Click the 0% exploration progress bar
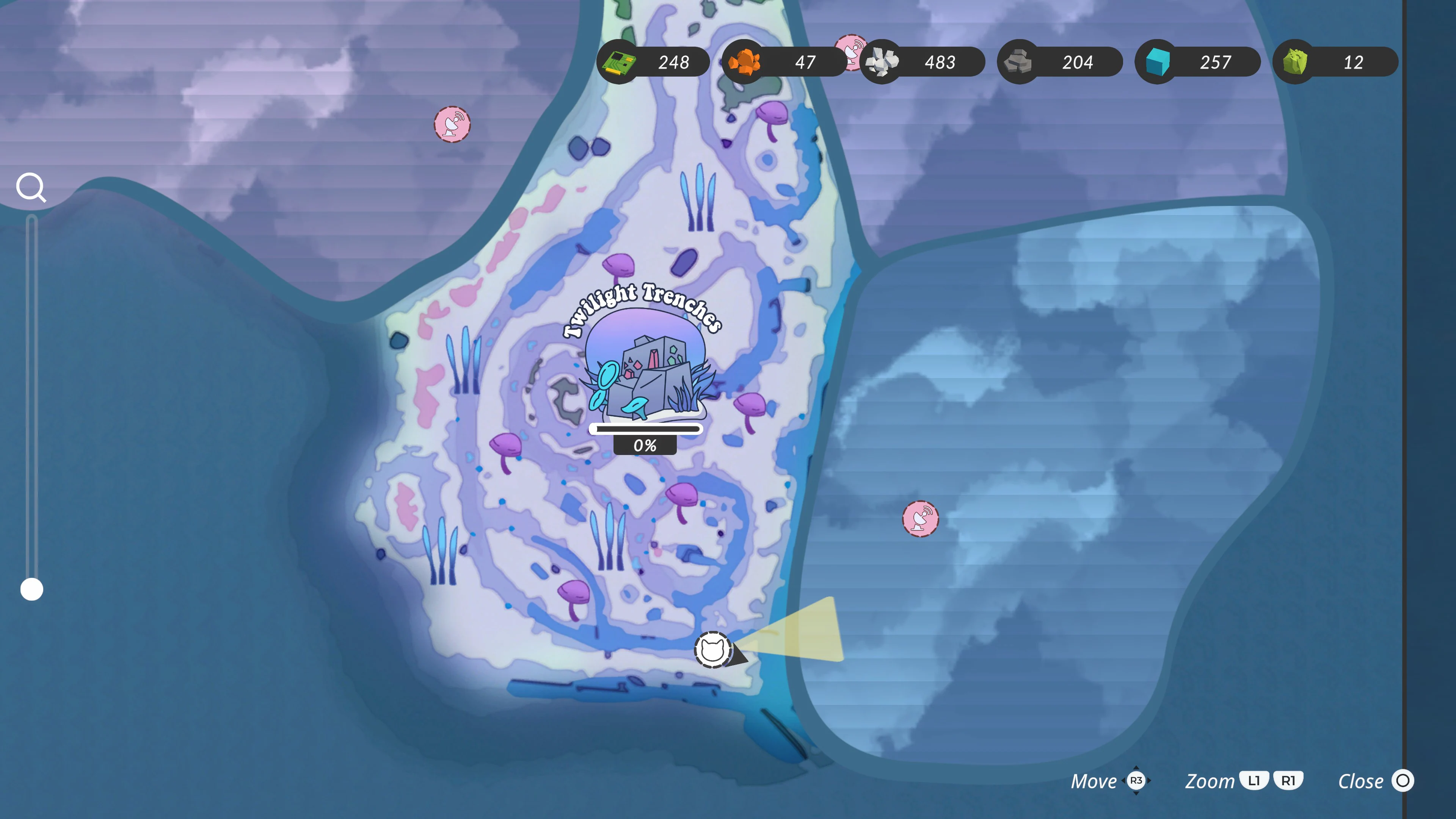 tap(644, 429)
